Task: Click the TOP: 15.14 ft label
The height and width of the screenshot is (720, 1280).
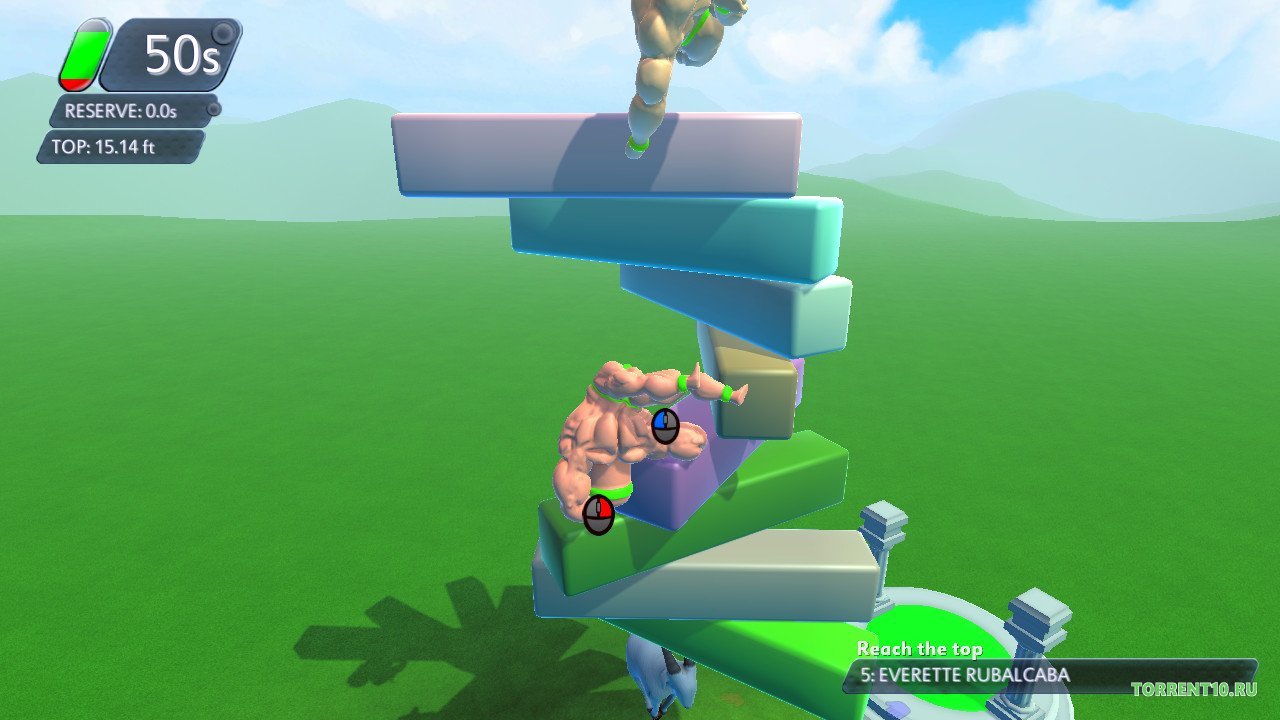Action: (107, 148)
